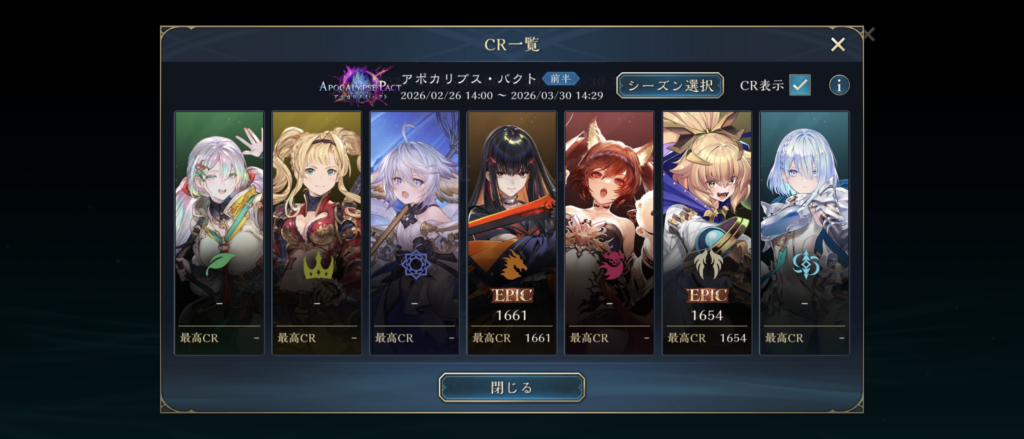This screenshot has height=439, width=1024.
Task: Choose the blonde crown-emblem character card
Action: click(317, 232)
